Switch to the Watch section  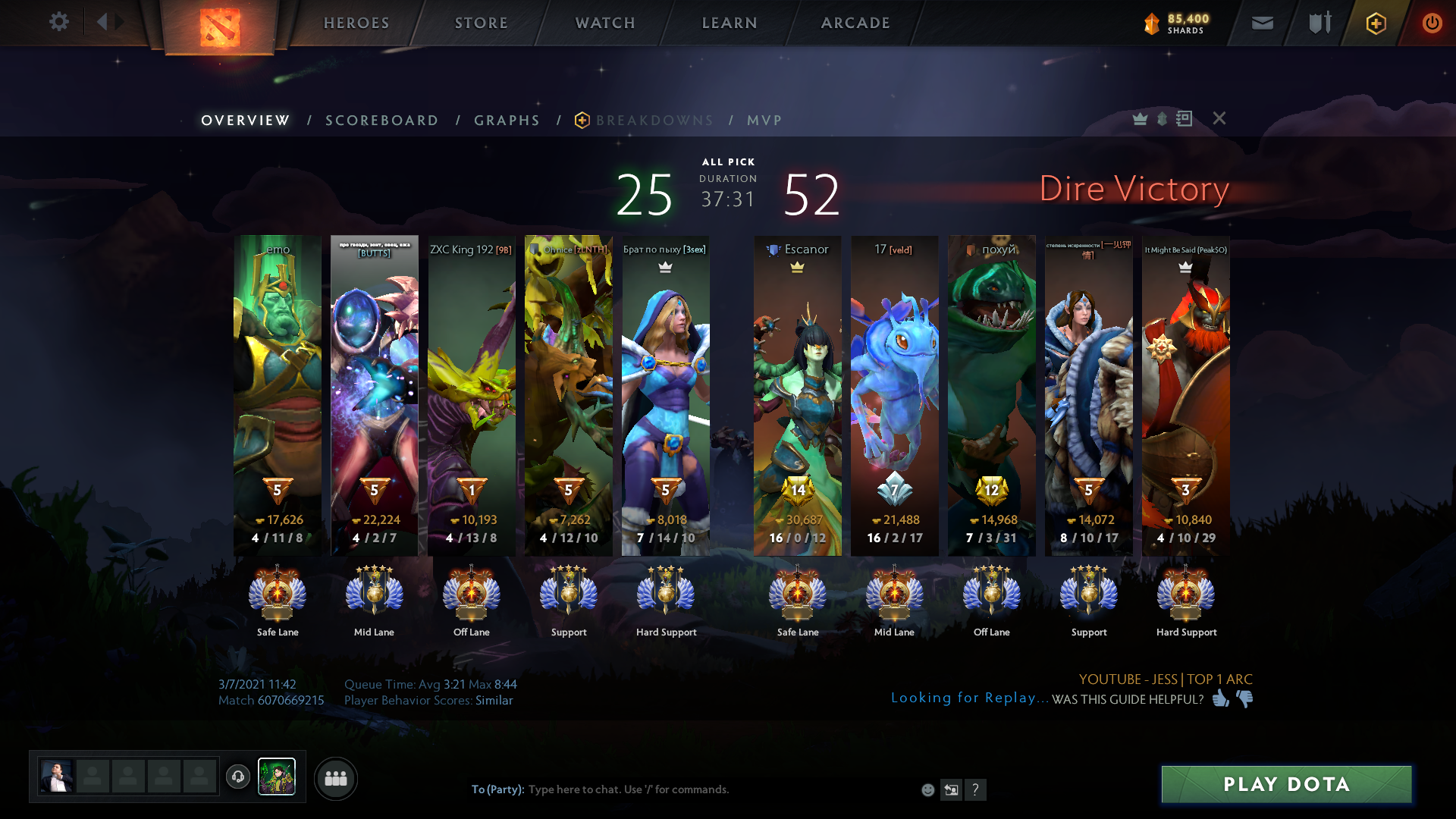(x=605, y=23)
